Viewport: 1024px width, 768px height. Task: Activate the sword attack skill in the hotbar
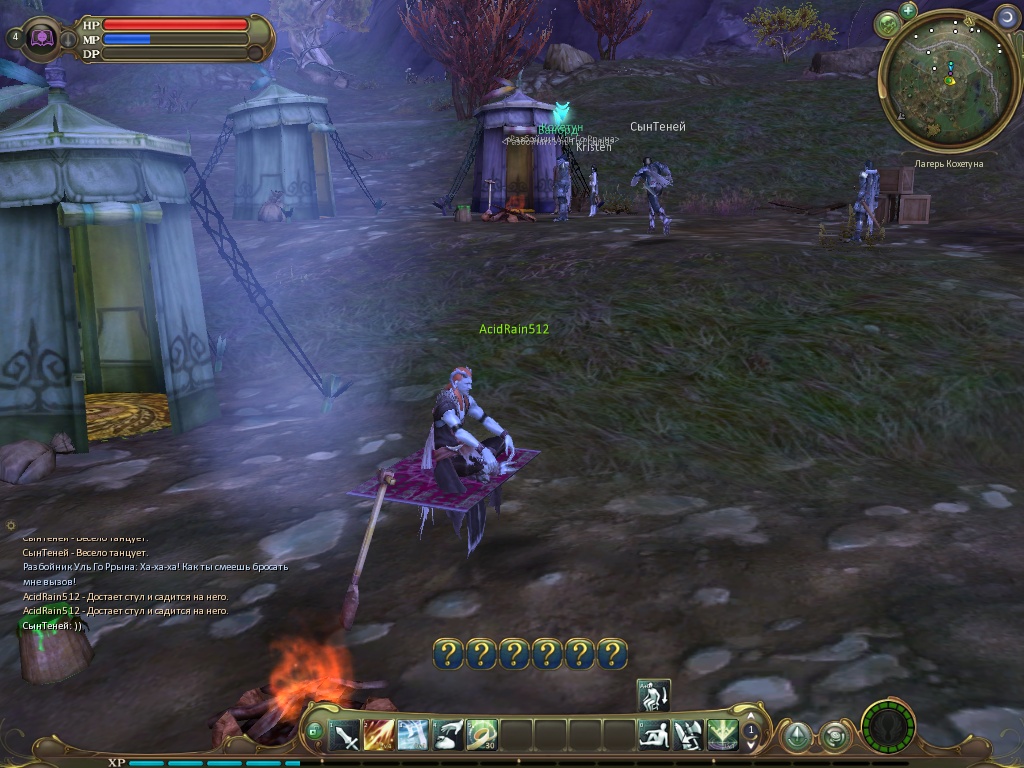[x=345, y=736]
